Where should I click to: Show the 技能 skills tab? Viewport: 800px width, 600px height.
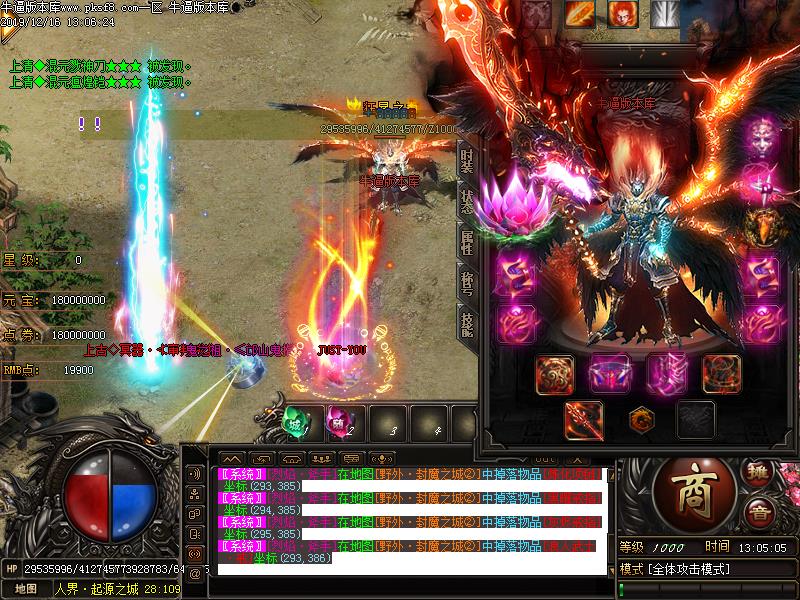coord(467,322)
